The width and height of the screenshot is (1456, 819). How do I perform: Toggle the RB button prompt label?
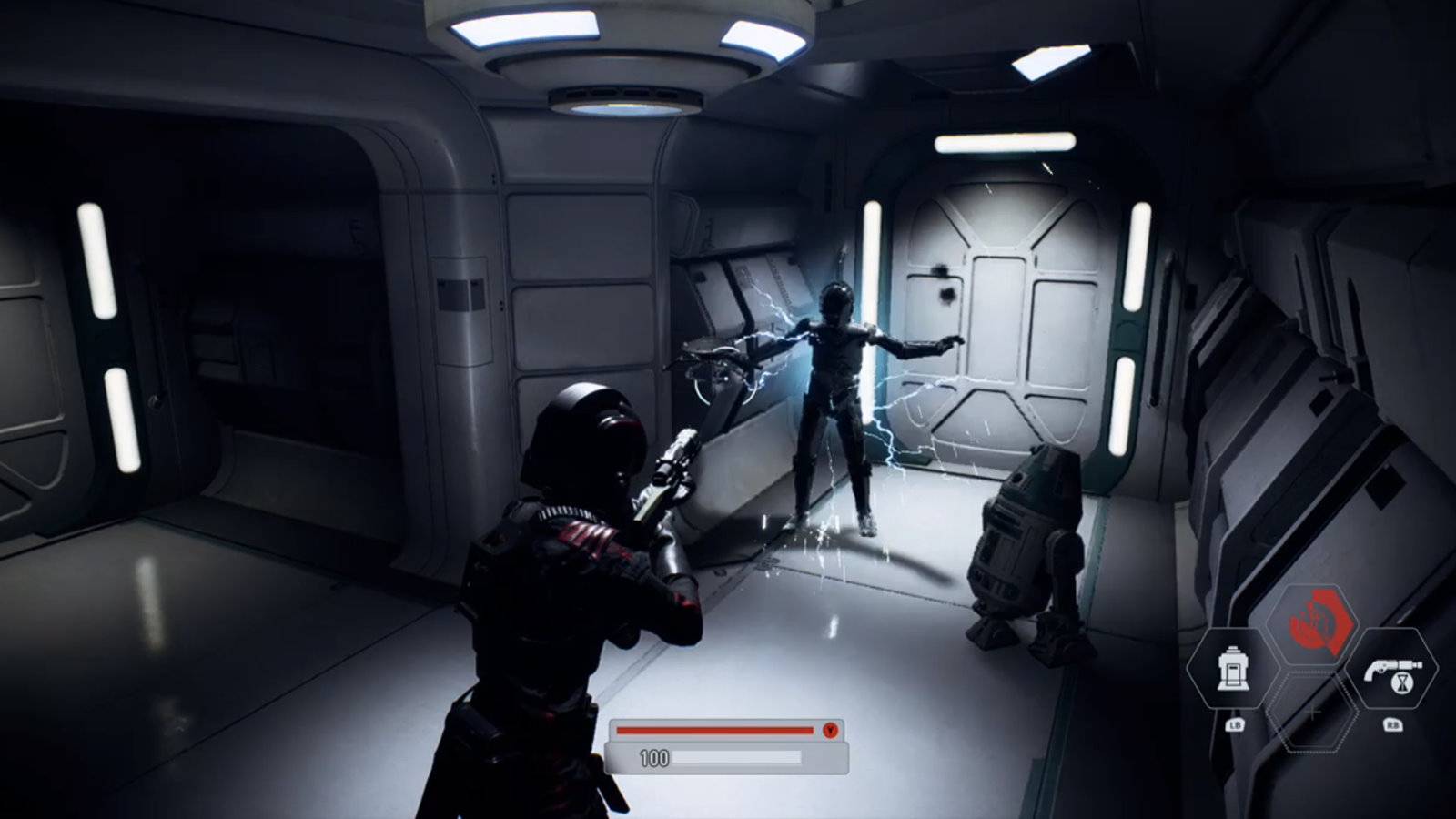point(1393,723)
